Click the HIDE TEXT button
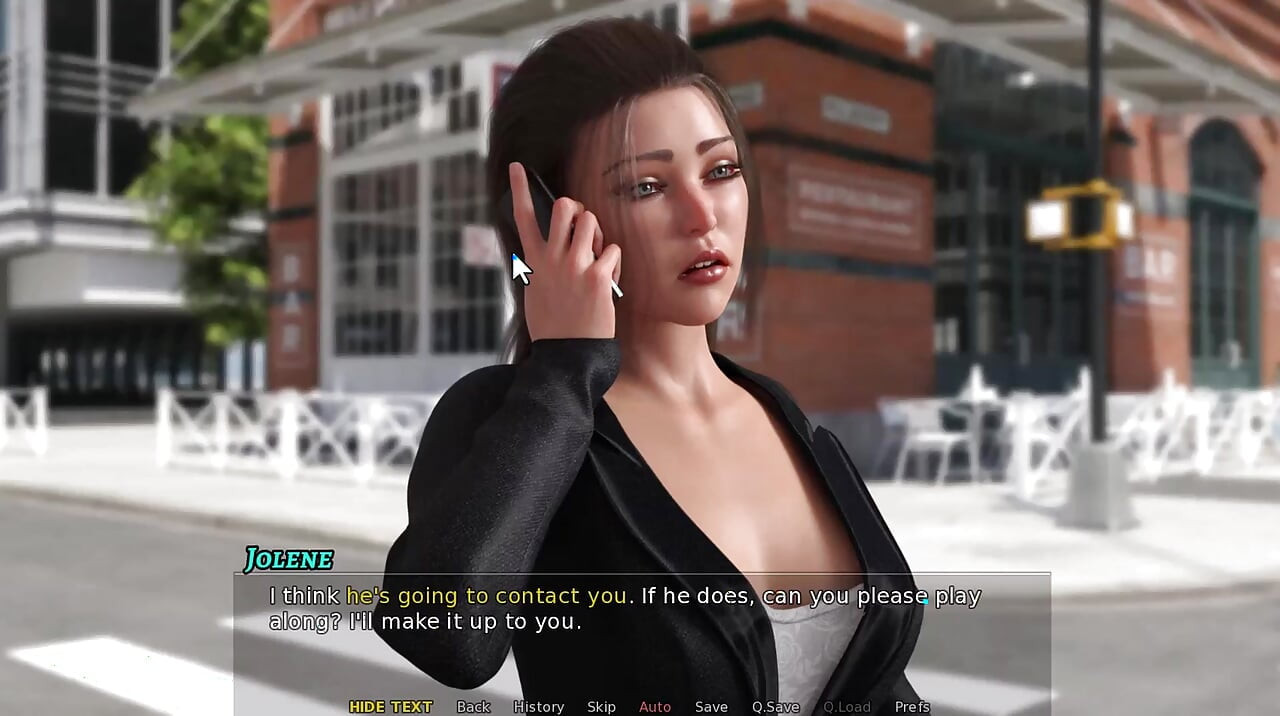The image size is (1280, 716). click(x=390, y=707)
